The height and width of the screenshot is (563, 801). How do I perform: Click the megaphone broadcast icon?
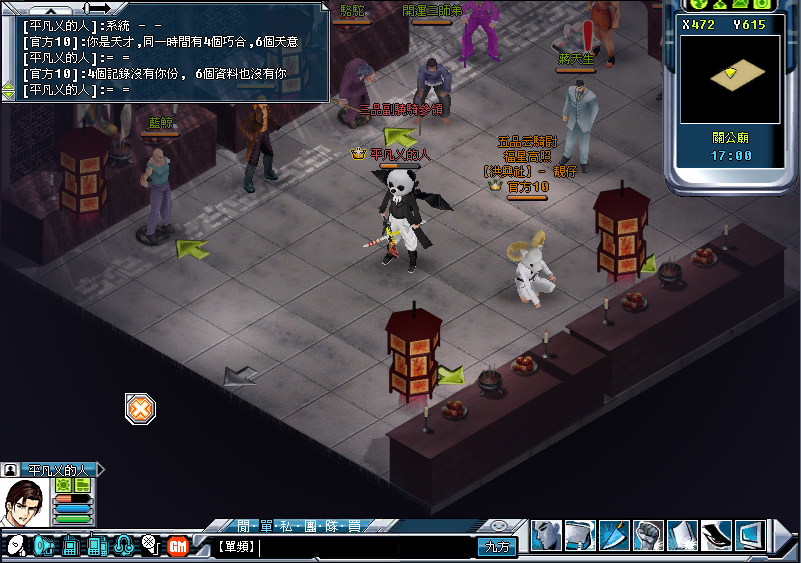[43, 546]
